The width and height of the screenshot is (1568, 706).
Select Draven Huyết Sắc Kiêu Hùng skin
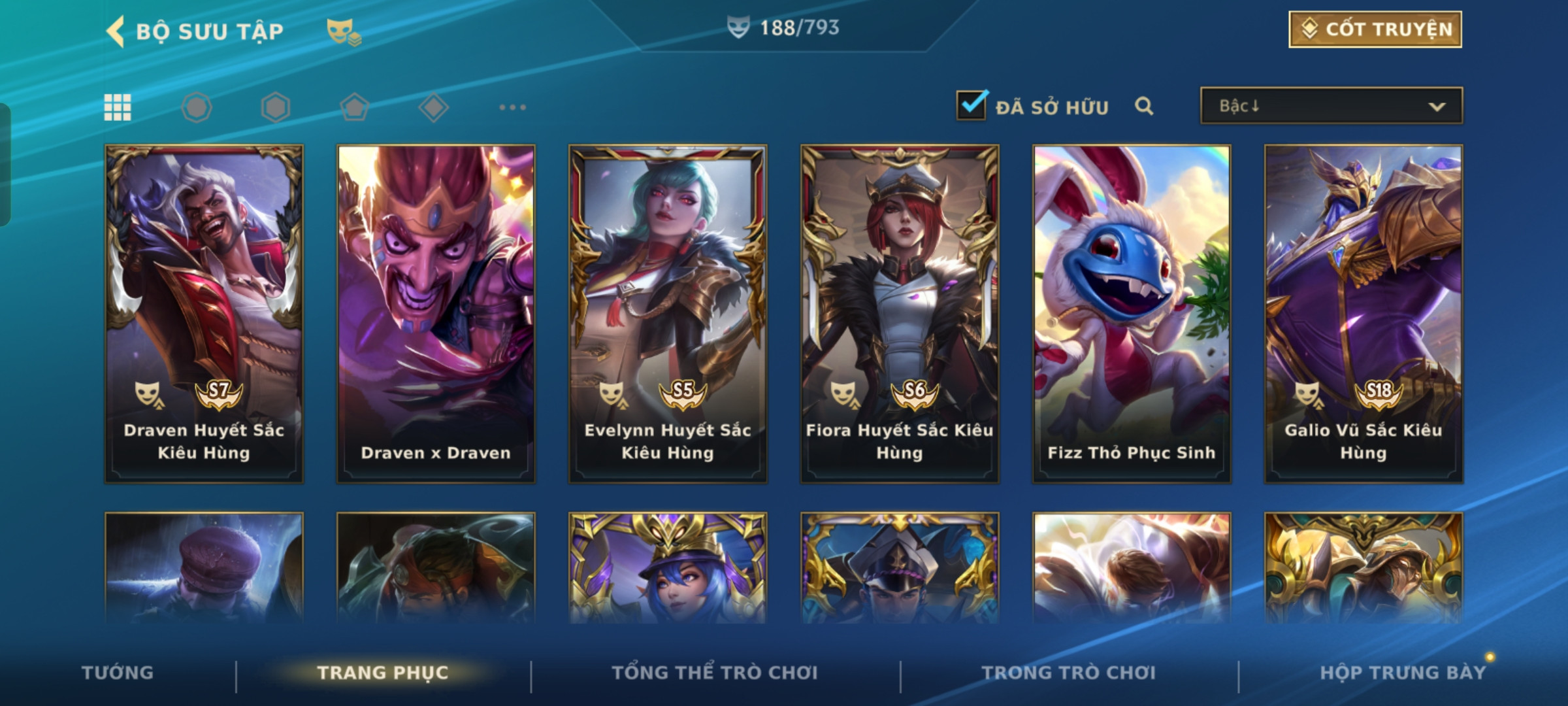[204, 314]
